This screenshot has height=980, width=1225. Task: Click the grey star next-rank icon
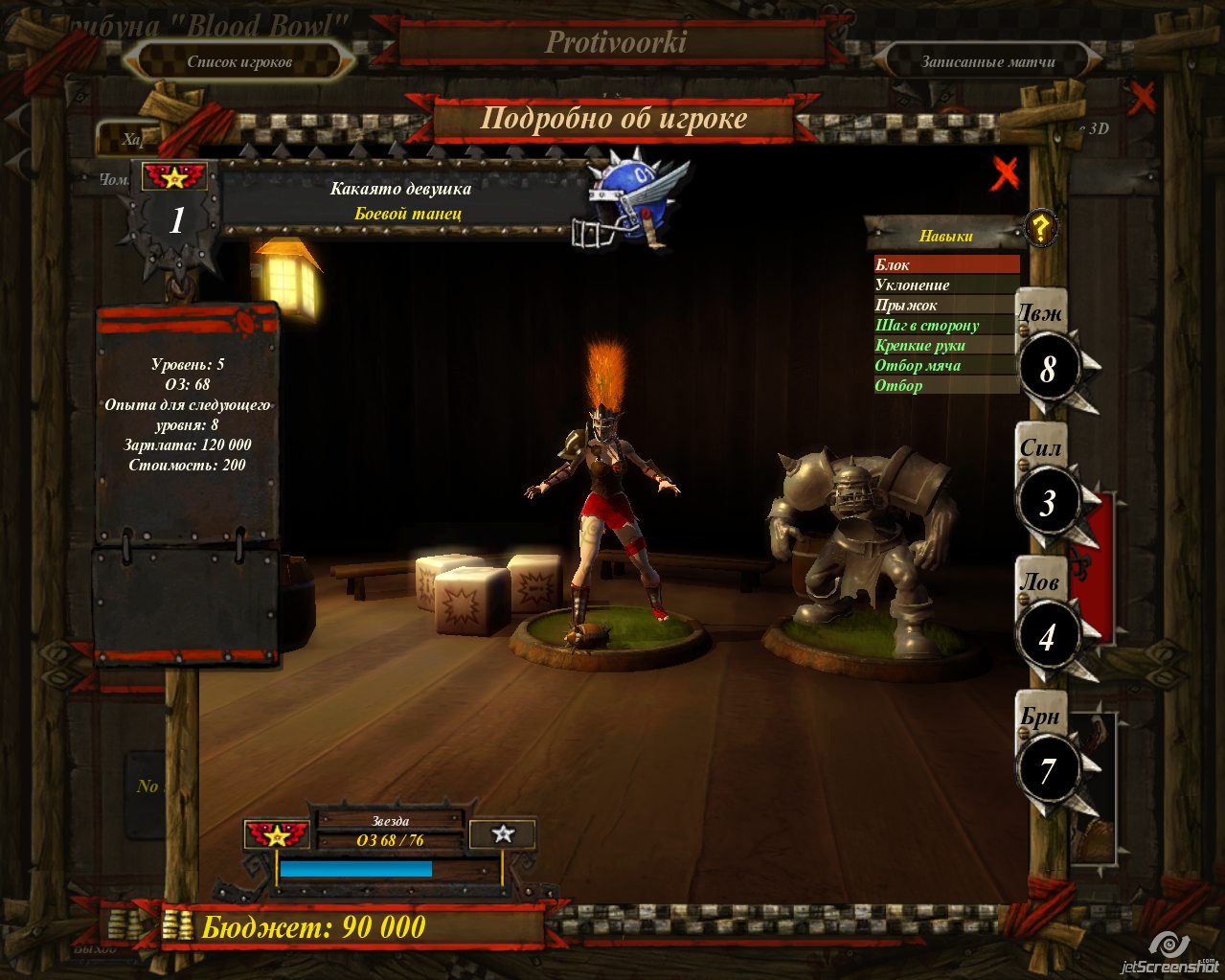tap(503, 834)
